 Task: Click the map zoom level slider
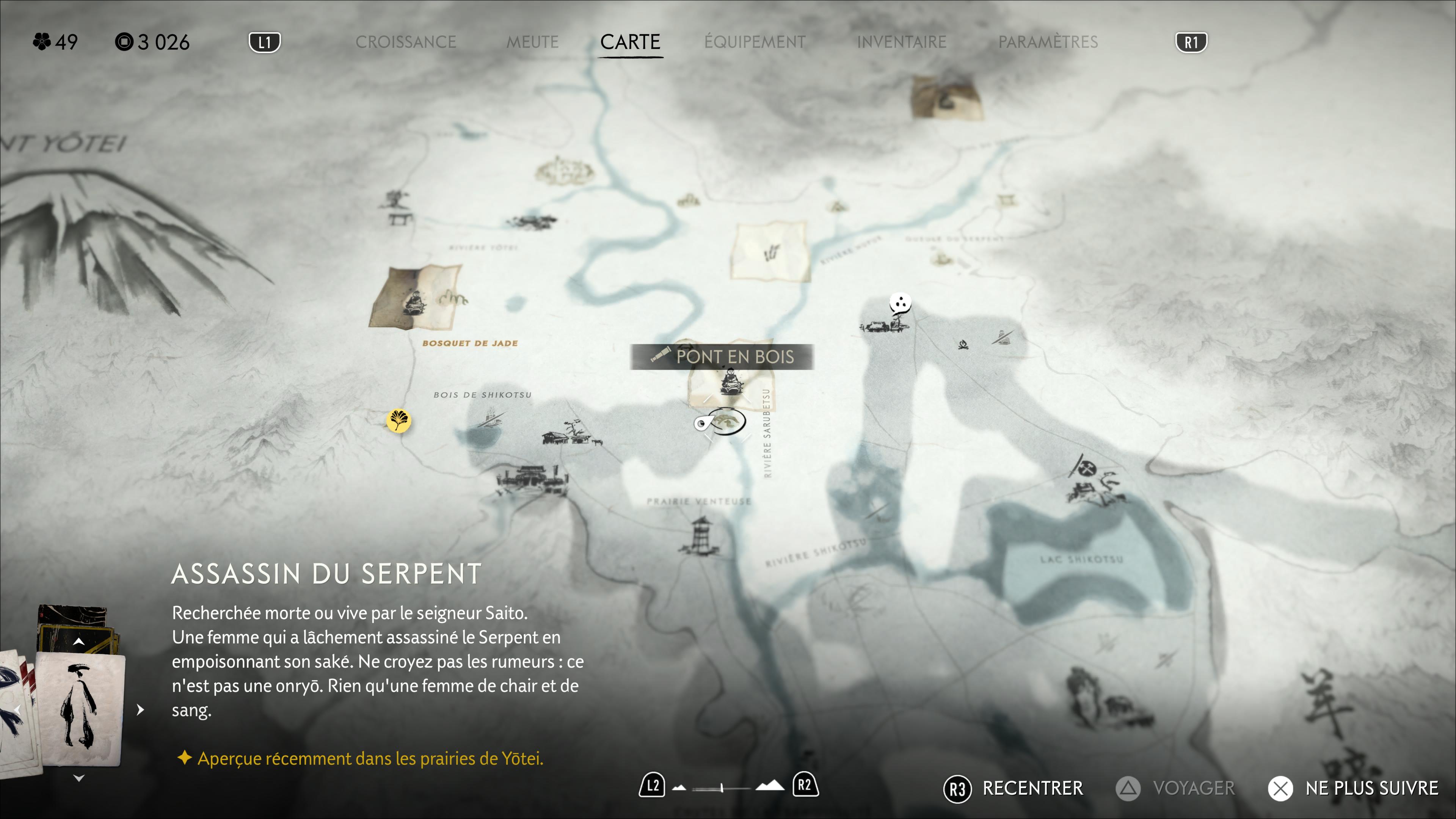tap(722, 788)
